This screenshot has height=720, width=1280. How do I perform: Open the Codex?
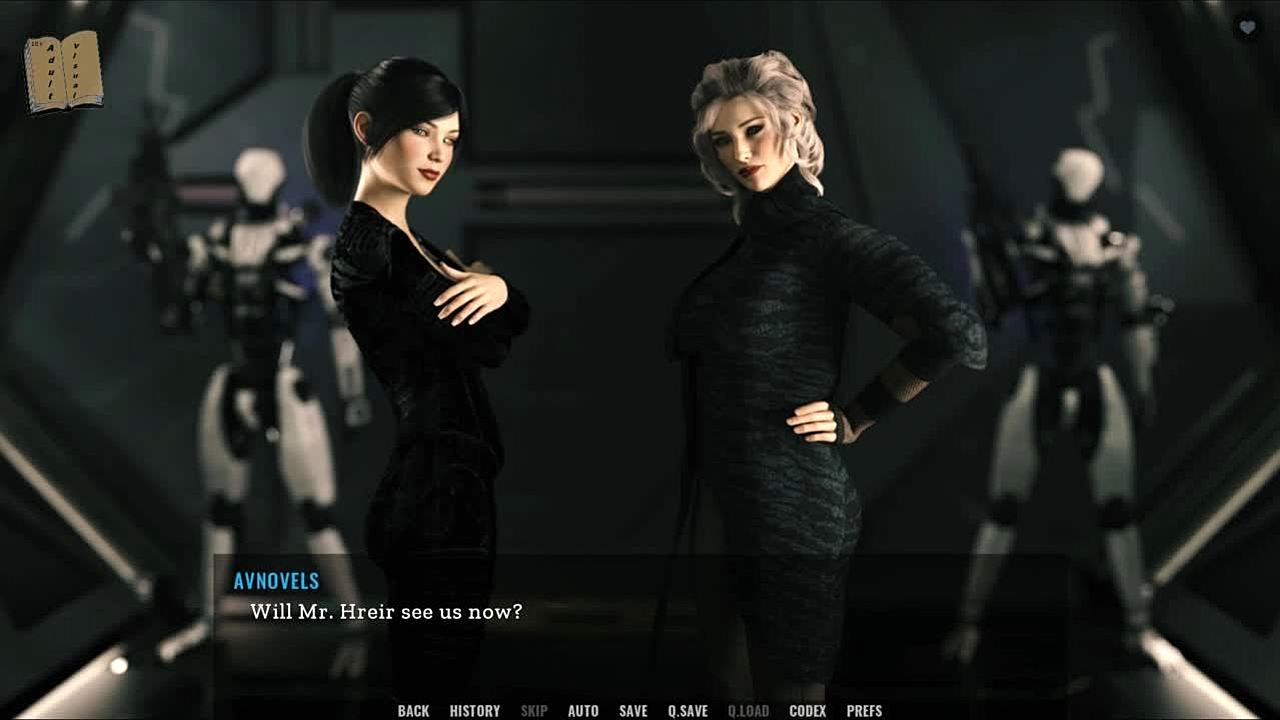807,711
